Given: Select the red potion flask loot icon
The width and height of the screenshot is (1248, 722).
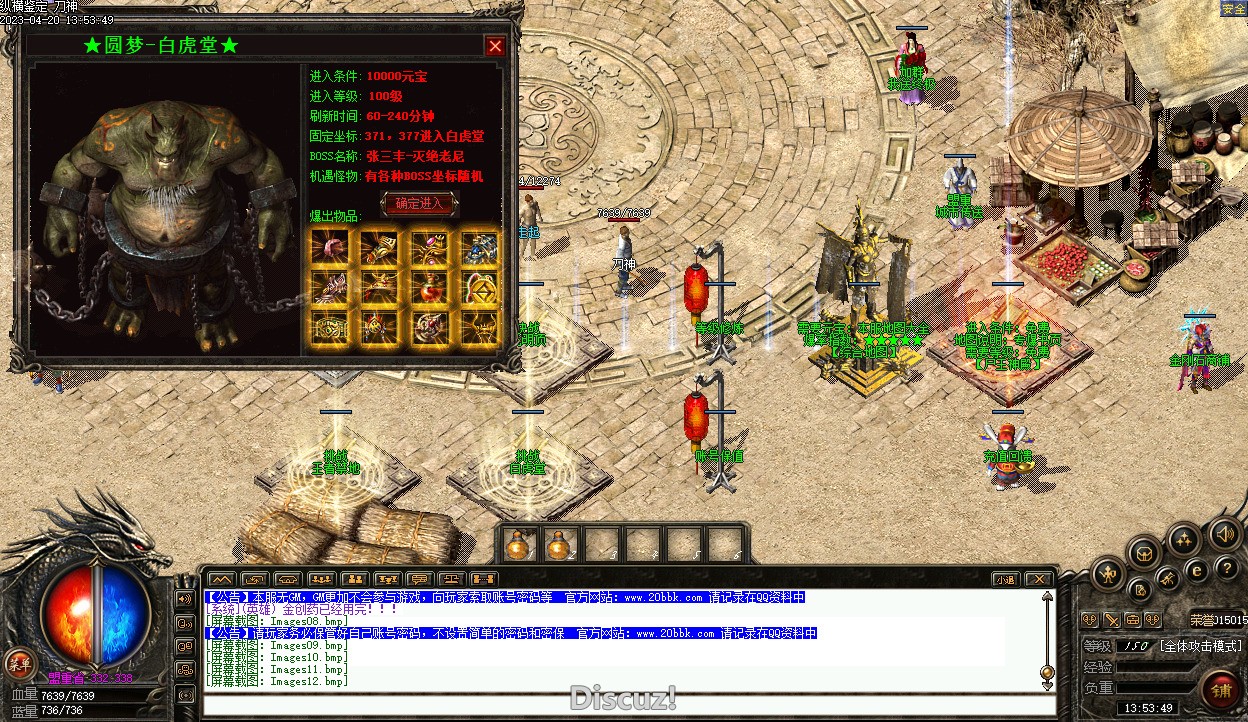Looking at the screenshot, I should [430, 287].
